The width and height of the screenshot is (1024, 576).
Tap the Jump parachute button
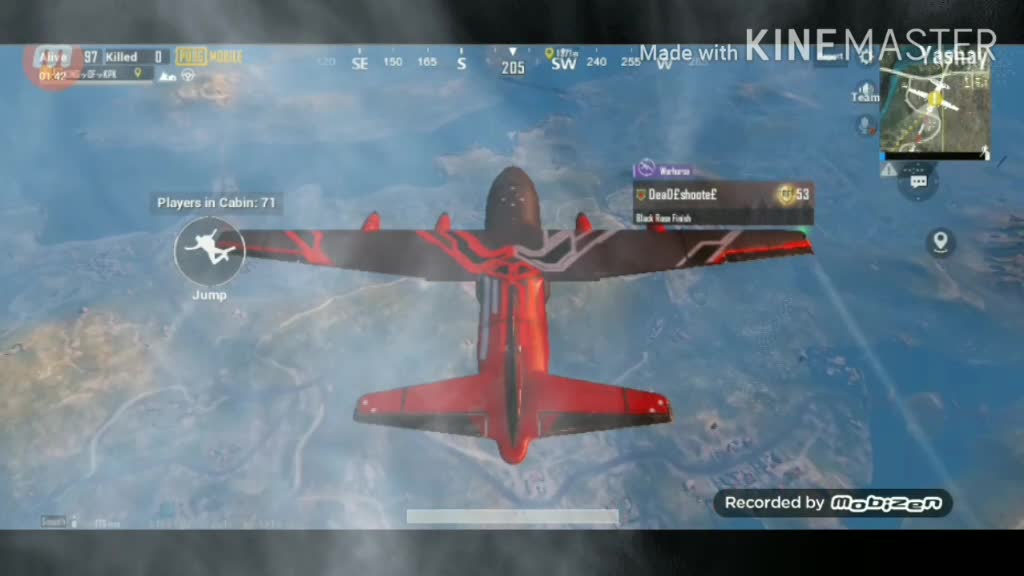210,250
